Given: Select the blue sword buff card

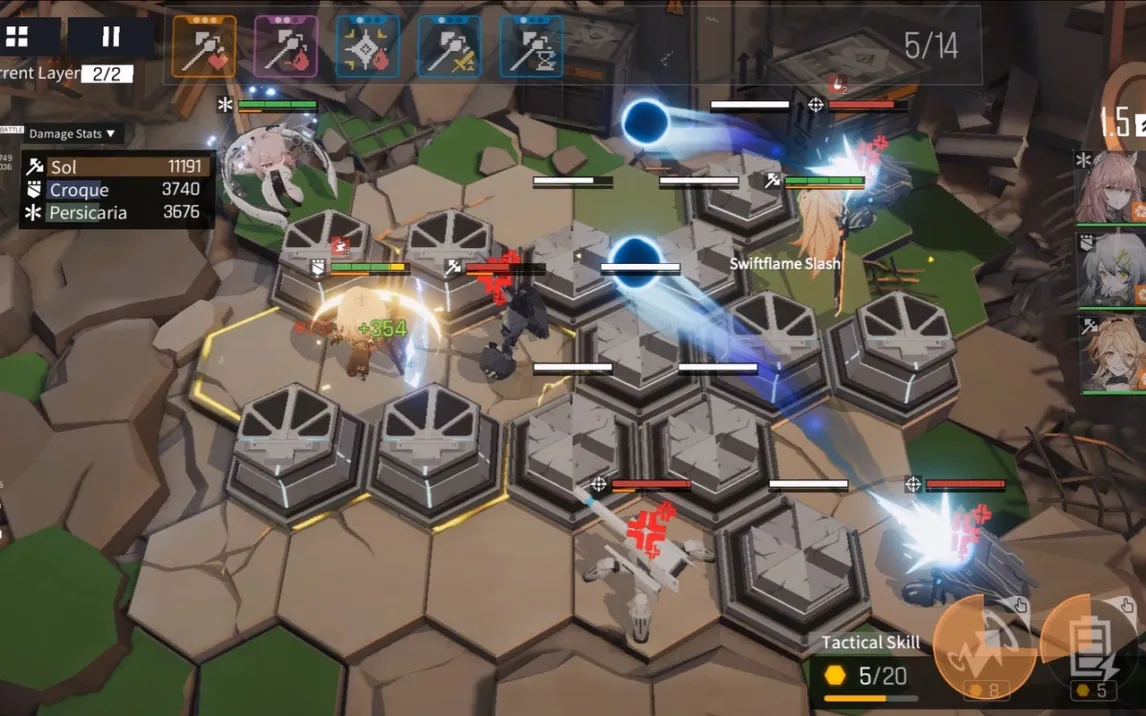Looking at the screenshot, I should click(x=449, y=46).
